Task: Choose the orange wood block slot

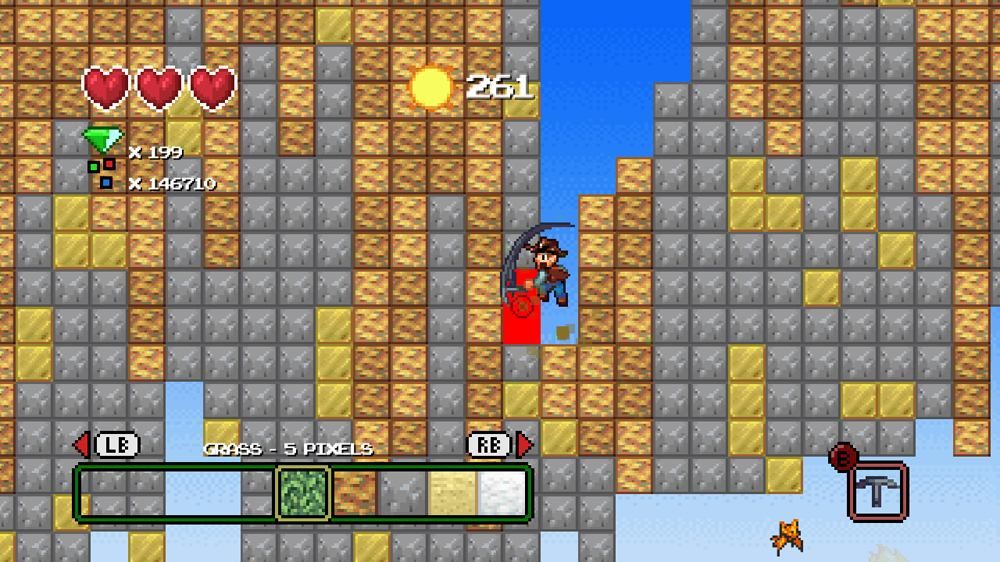Action: pyautogui.click(x=352, y=493)
